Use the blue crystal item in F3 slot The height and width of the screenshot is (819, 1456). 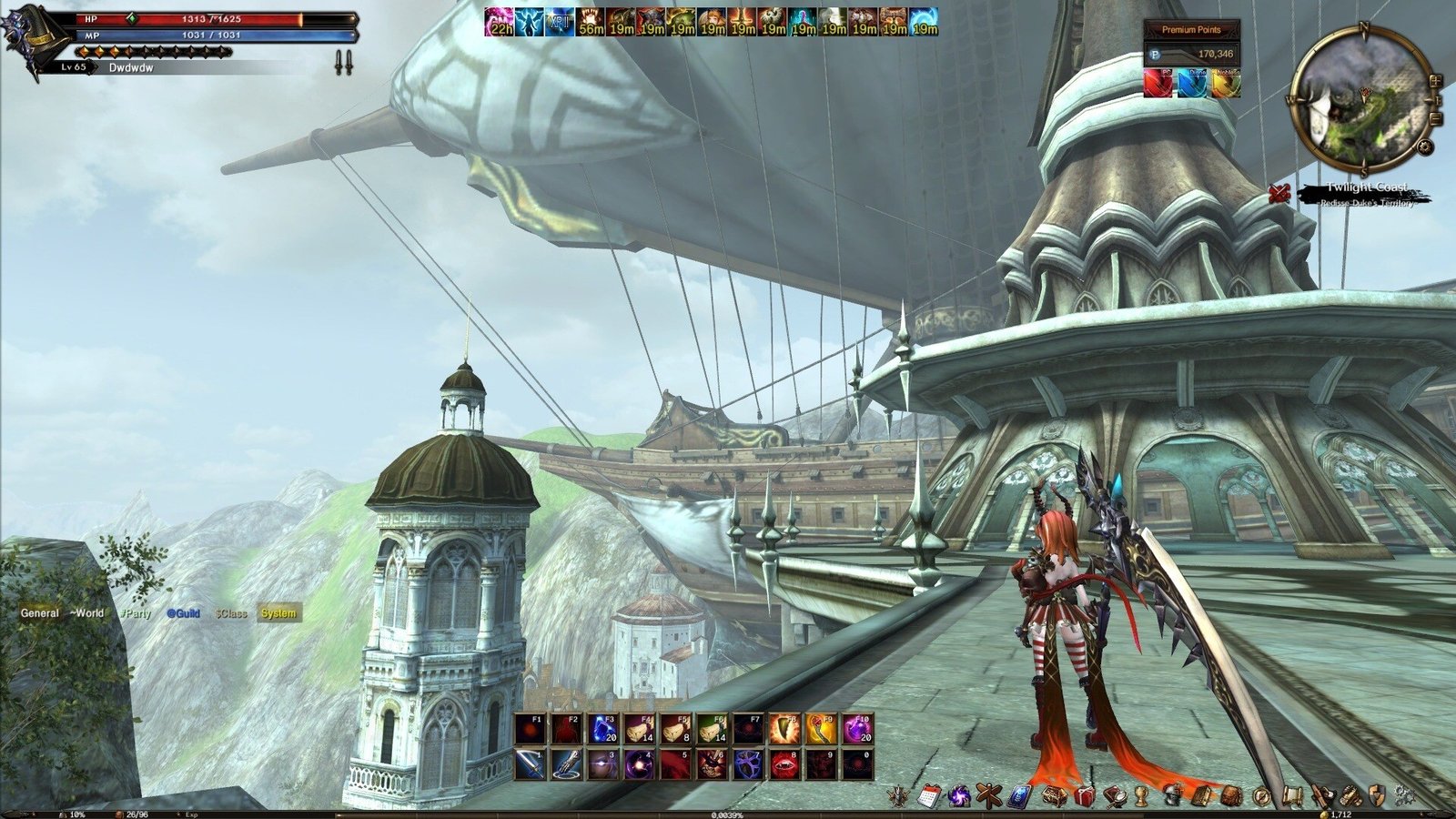602,728
